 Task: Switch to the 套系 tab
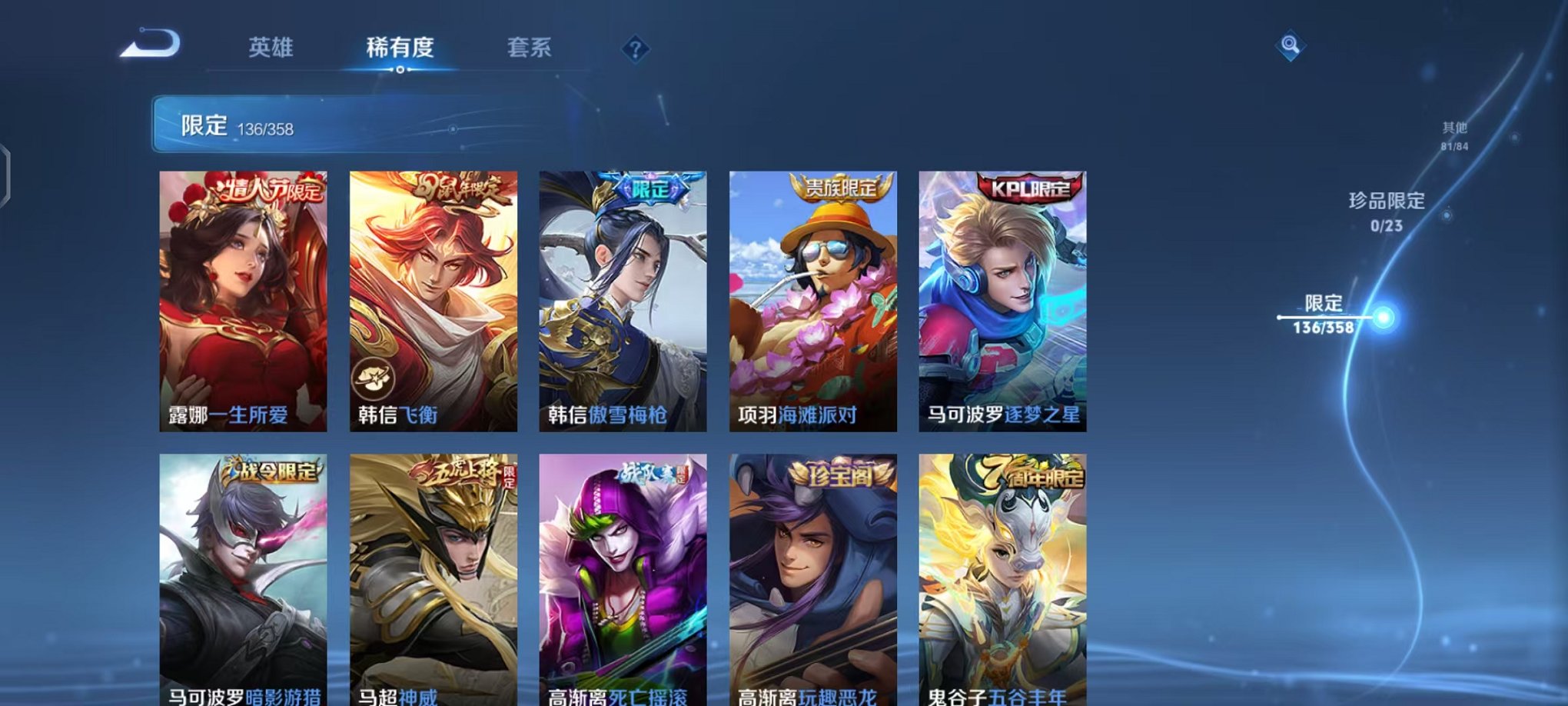coord(528,48)
